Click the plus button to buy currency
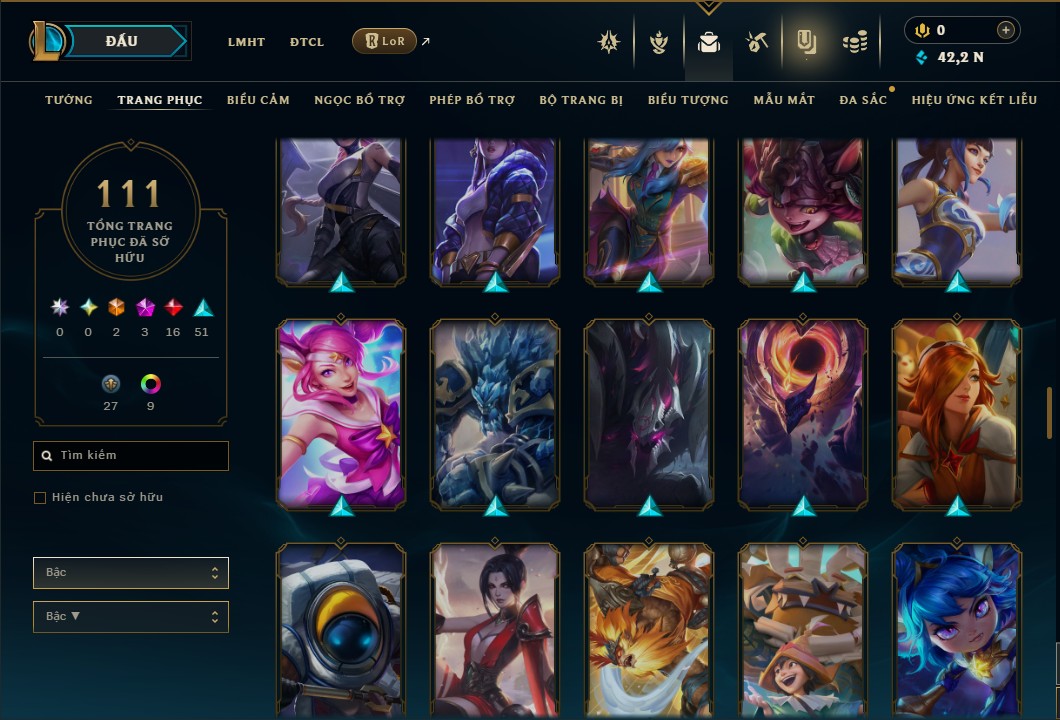1060x720 pixels. click(1006, 30)
